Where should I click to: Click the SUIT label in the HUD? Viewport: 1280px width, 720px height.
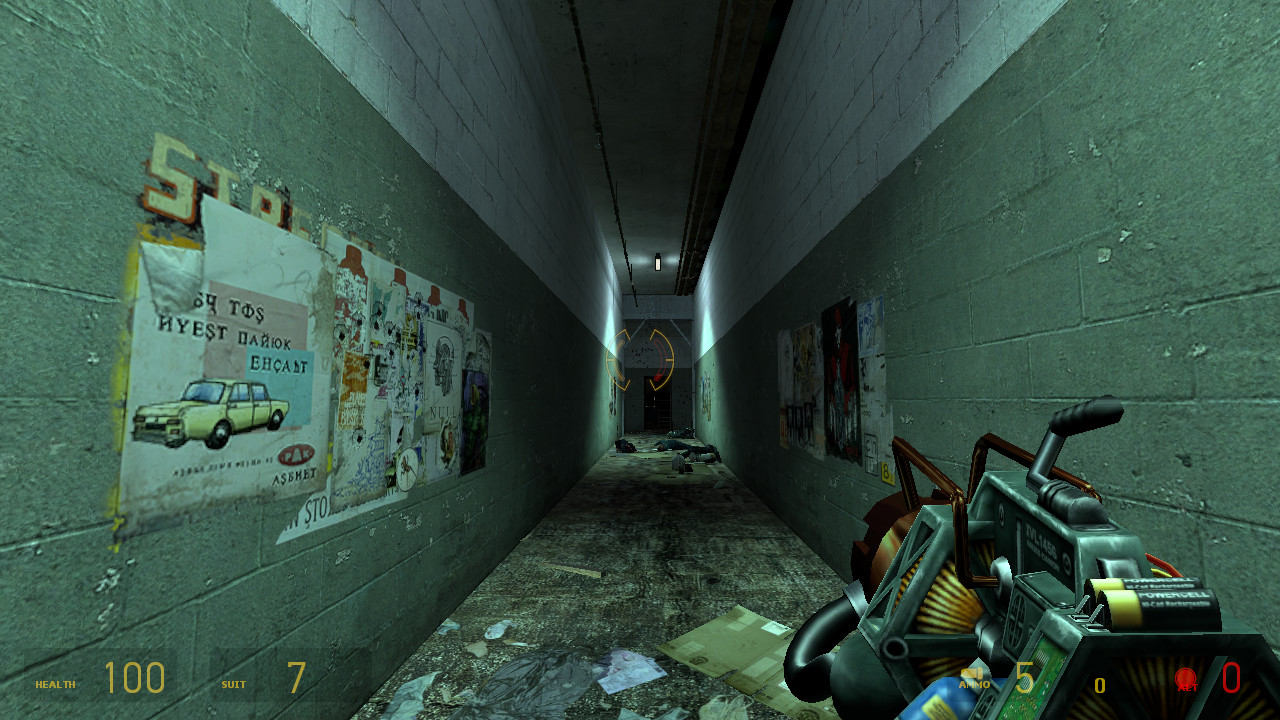232,686
